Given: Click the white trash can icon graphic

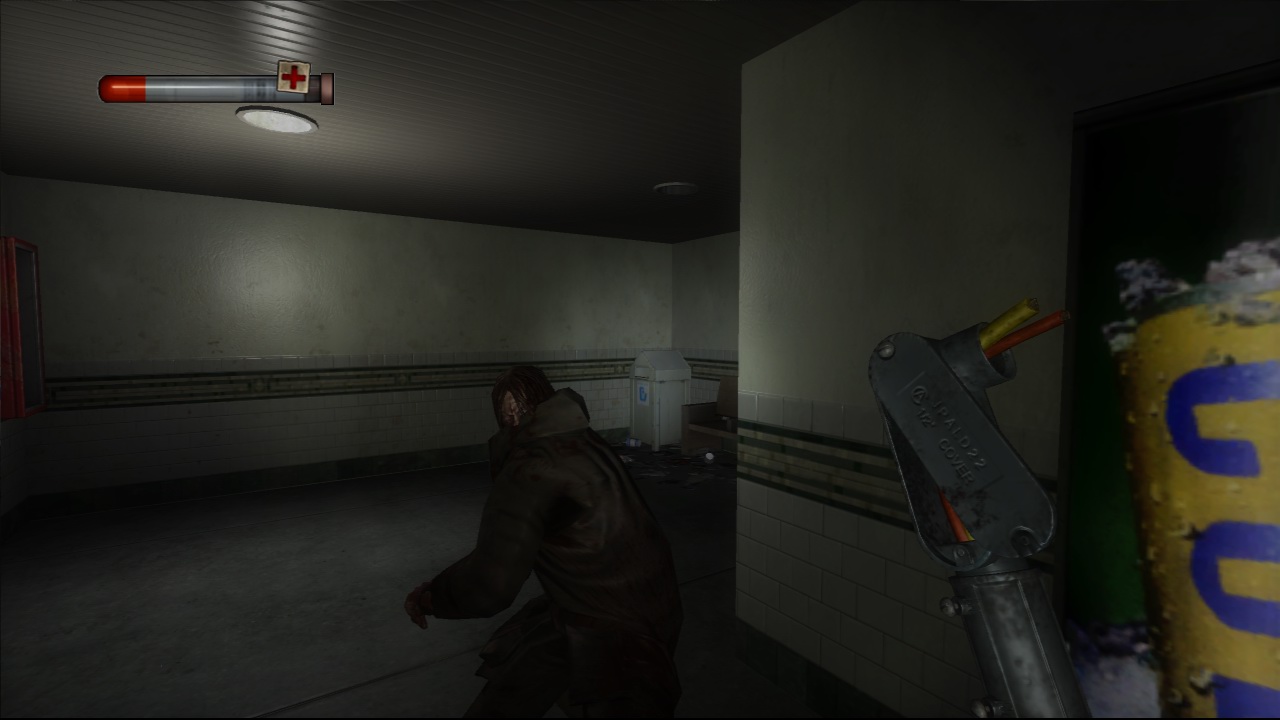Looking at the screenshot, I should tap(643, 395).
